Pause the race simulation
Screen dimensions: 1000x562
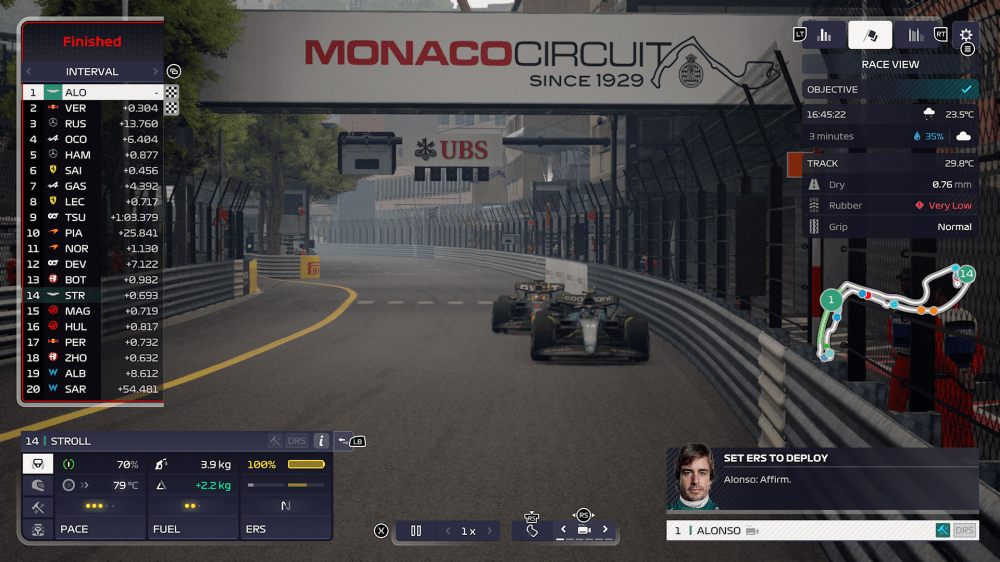pyautogui.click(x=416, y=531)
